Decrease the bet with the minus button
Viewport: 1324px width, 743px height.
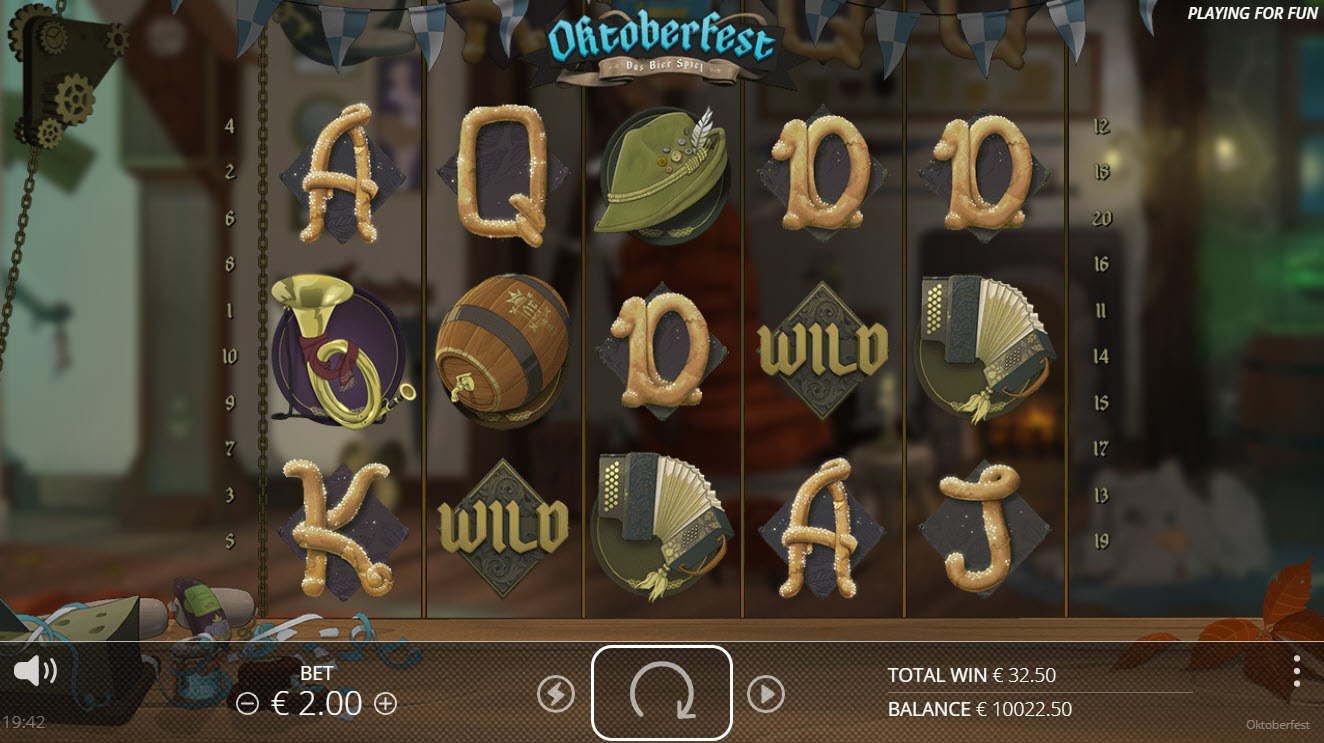pos(247,704)
